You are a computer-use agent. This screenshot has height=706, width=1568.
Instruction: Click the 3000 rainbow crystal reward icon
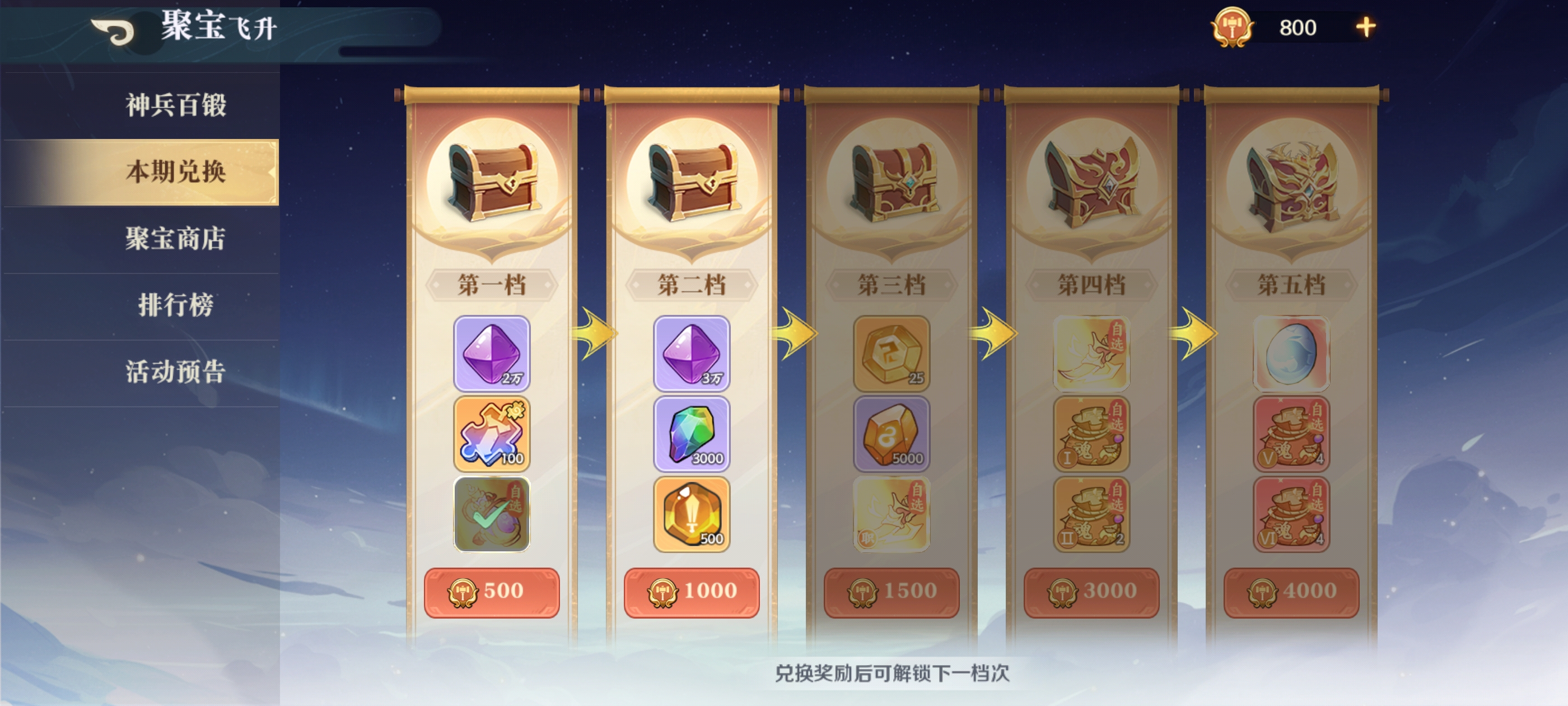(692, 434)
